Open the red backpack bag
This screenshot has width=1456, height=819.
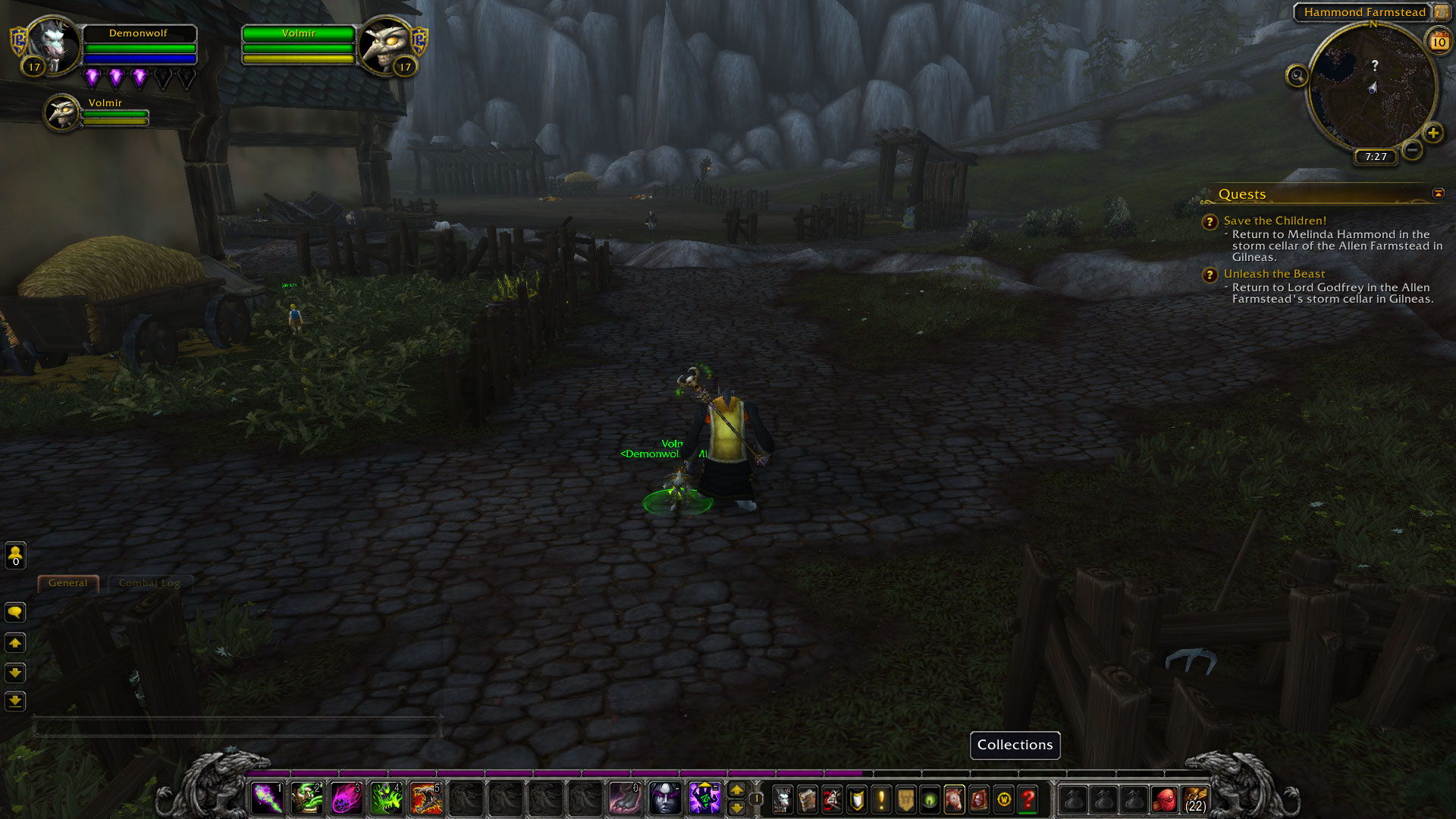[1165, 800]
